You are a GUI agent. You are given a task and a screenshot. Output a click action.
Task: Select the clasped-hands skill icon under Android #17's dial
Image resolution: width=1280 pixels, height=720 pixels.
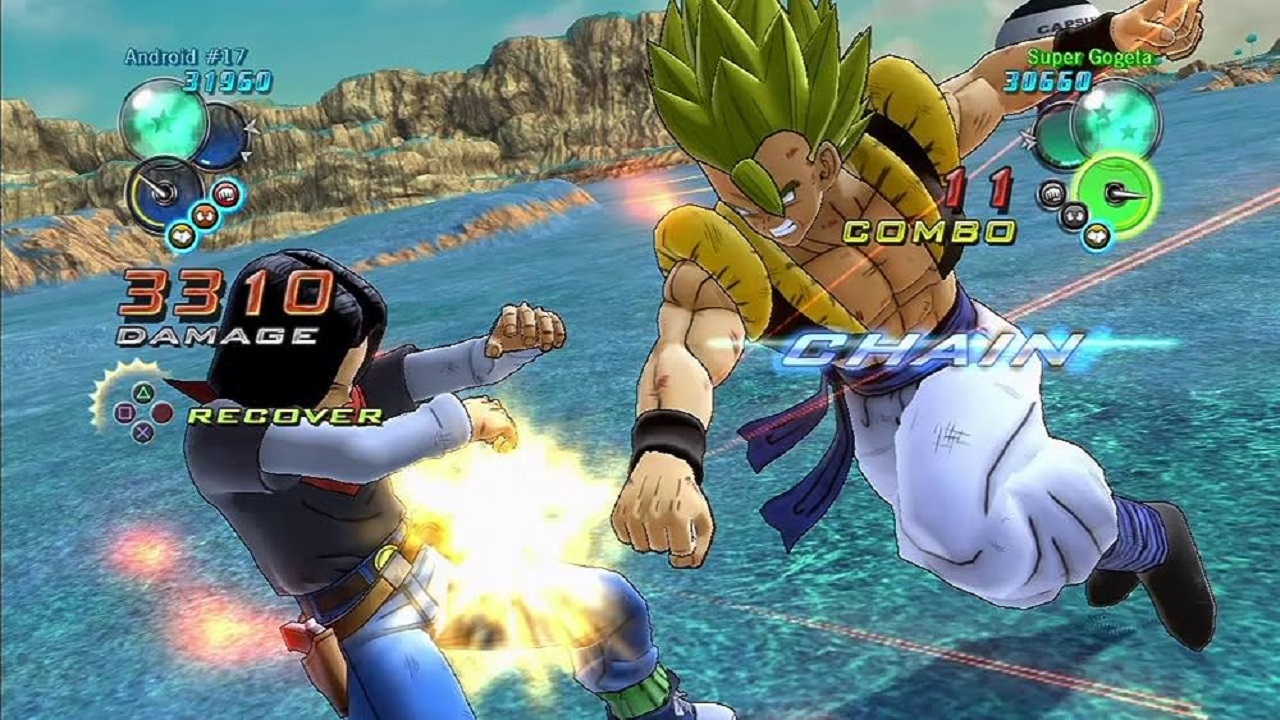(182, 236)
